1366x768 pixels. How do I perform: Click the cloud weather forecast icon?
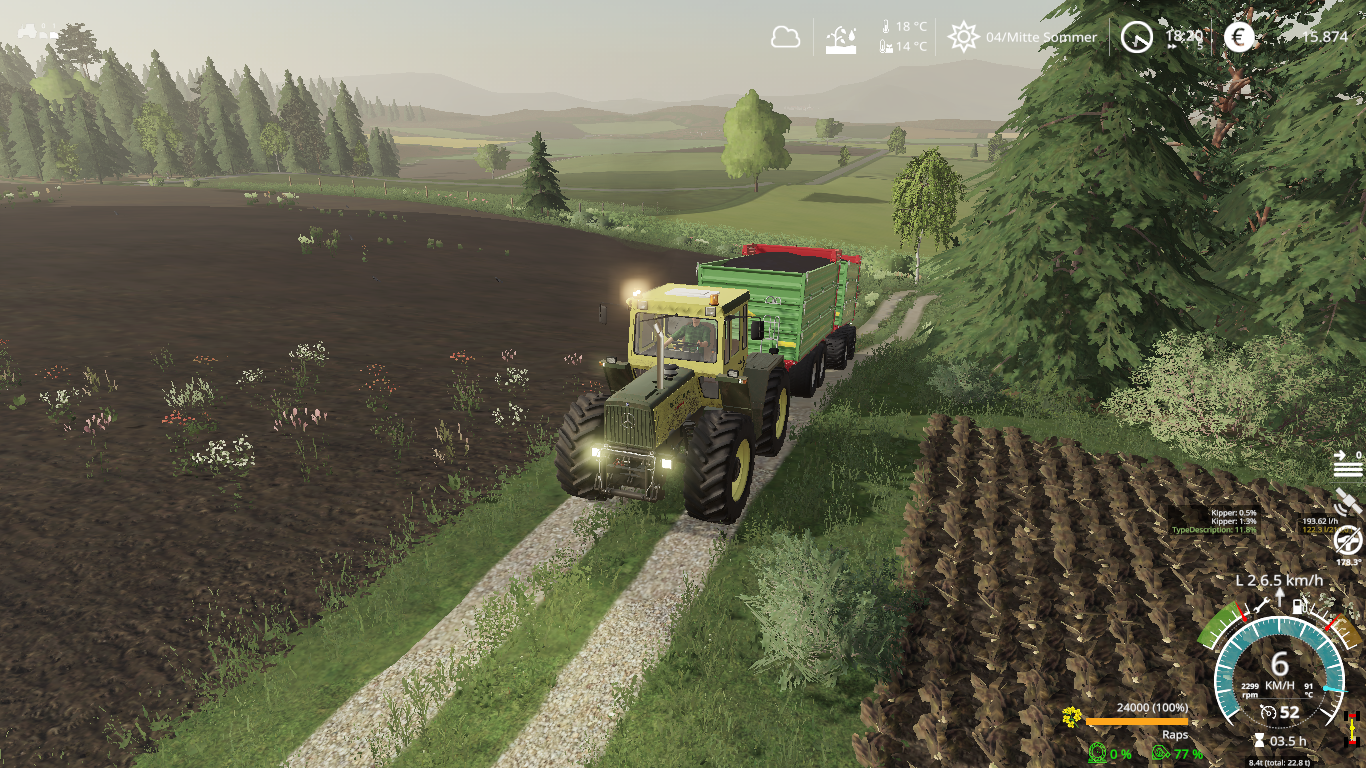786,38
